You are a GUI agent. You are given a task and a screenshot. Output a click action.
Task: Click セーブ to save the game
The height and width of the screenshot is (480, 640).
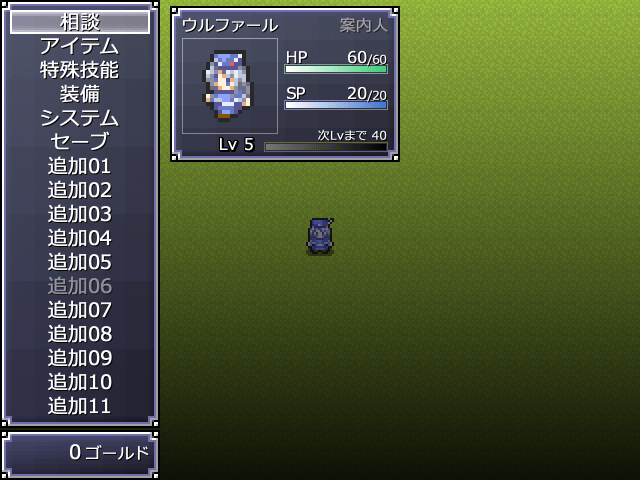pyautogui.click(x=80, y=142)
